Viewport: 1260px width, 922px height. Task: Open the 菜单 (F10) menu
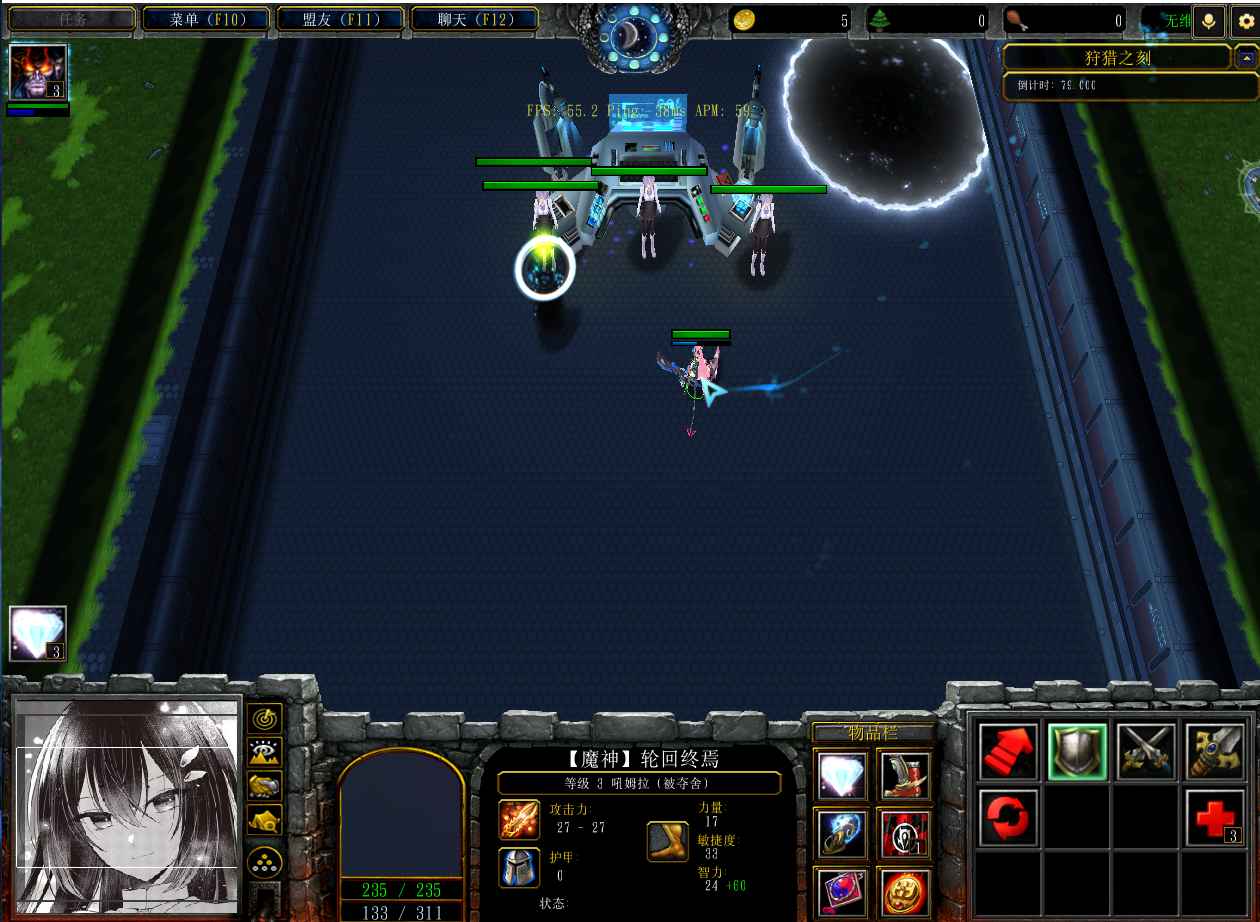point(207,19)
